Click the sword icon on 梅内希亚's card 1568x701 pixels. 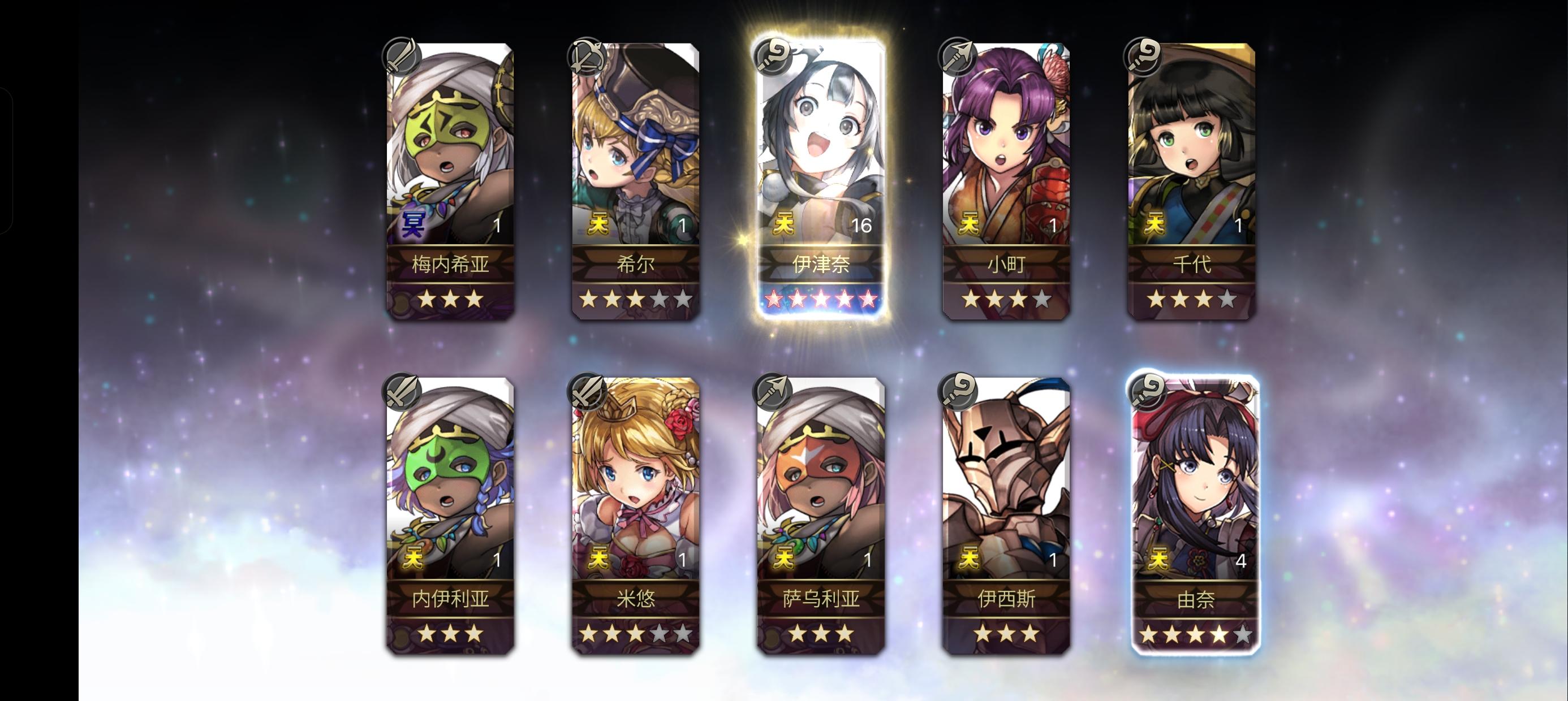click(402, 58)
